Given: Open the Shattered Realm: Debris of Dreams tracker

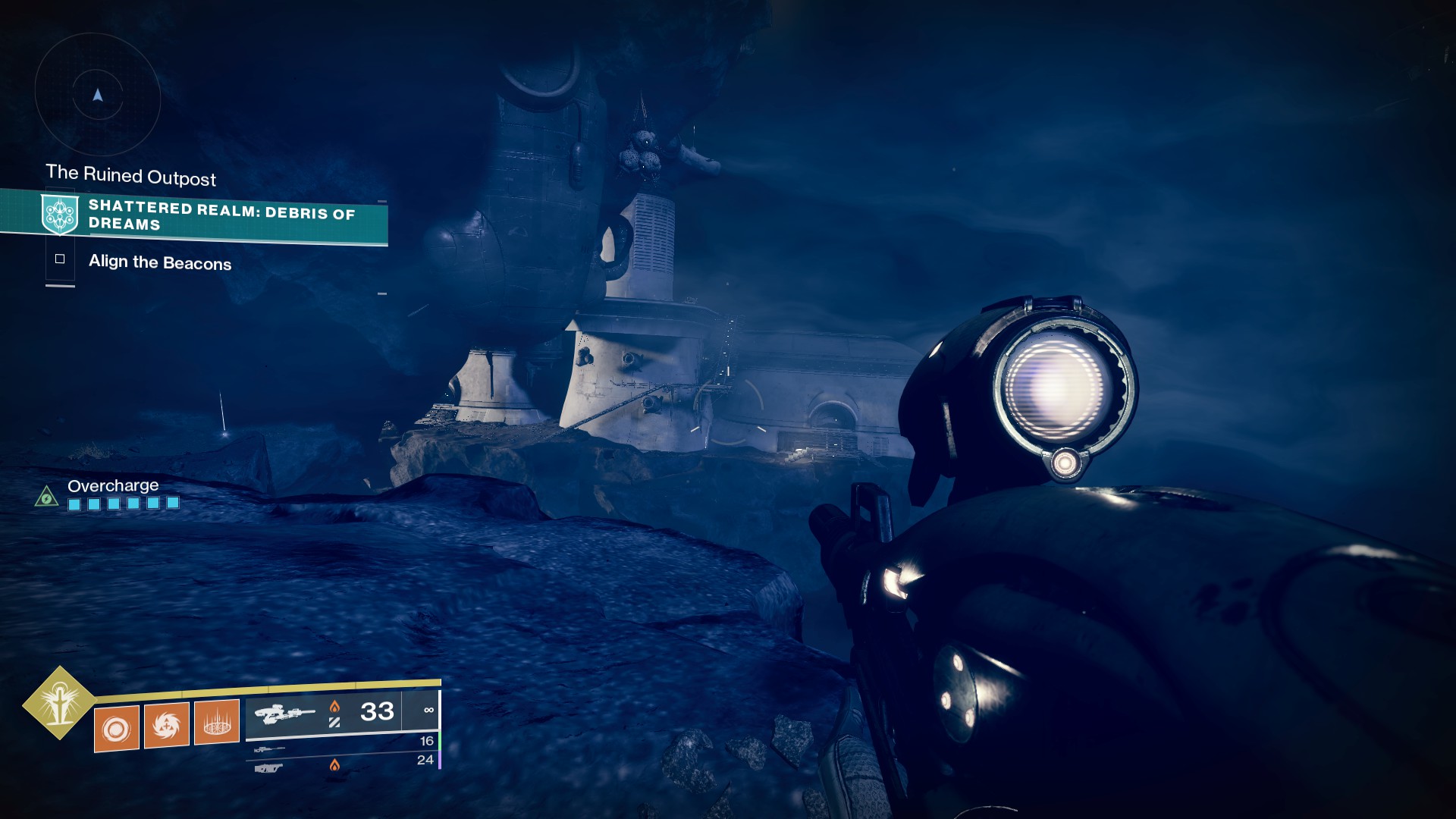Looking at the screenshot, I should 221,215.
